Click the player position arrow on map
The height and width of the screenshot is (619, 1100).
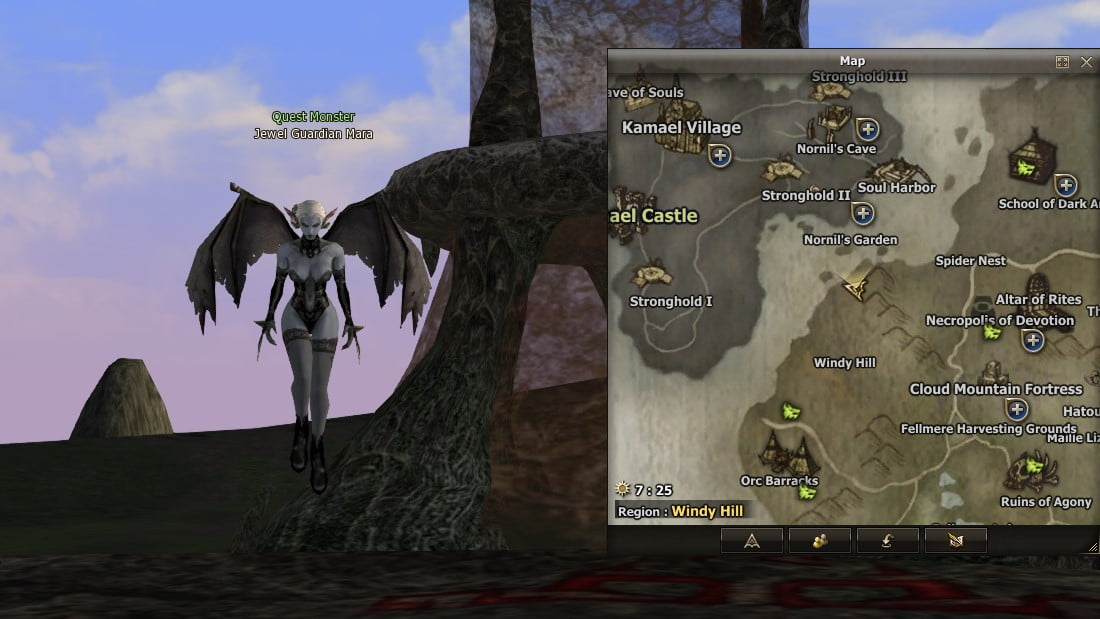pos(855,287)
